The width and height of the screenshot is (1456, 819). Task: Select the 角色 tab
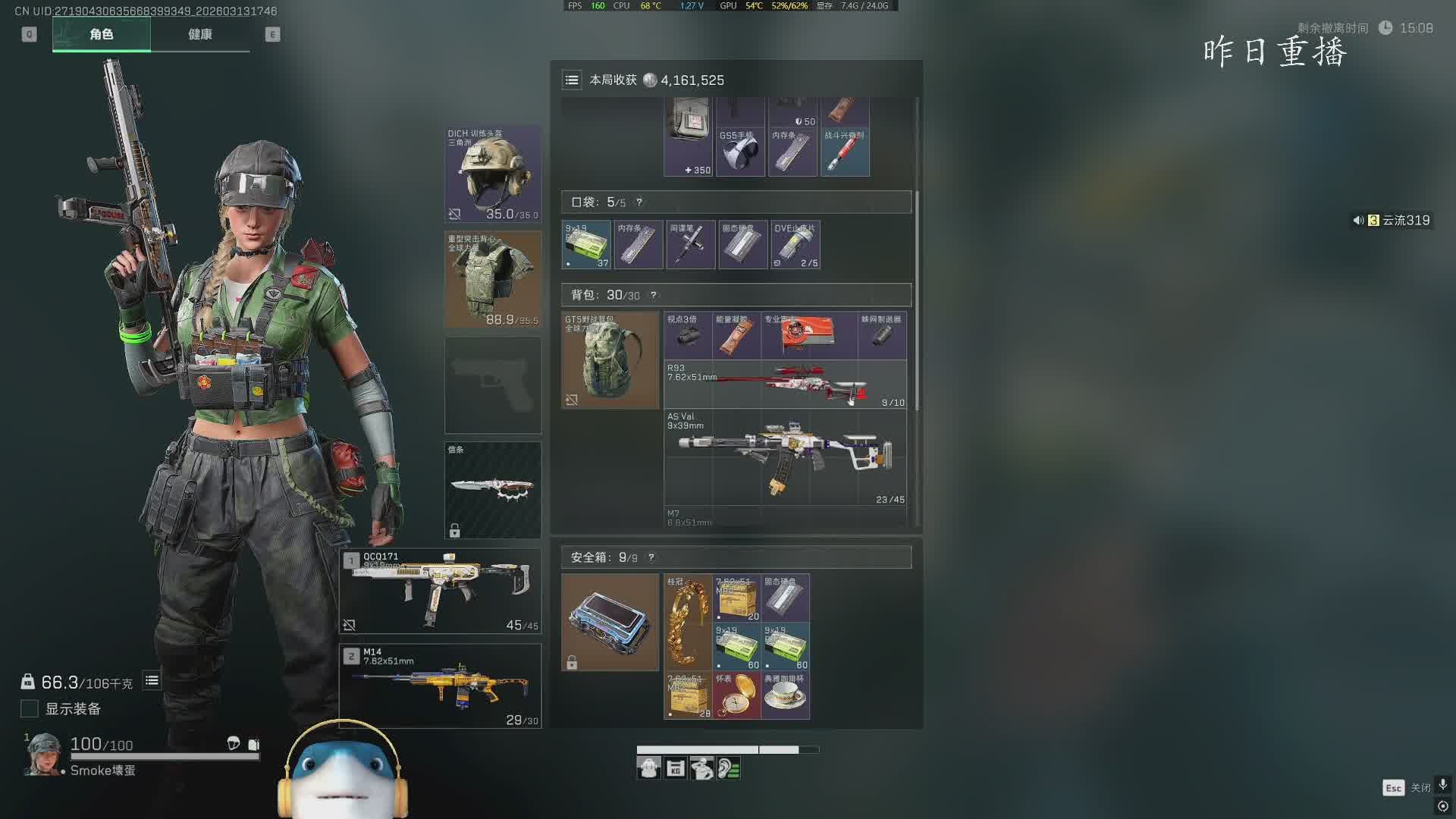click(102, 34)
